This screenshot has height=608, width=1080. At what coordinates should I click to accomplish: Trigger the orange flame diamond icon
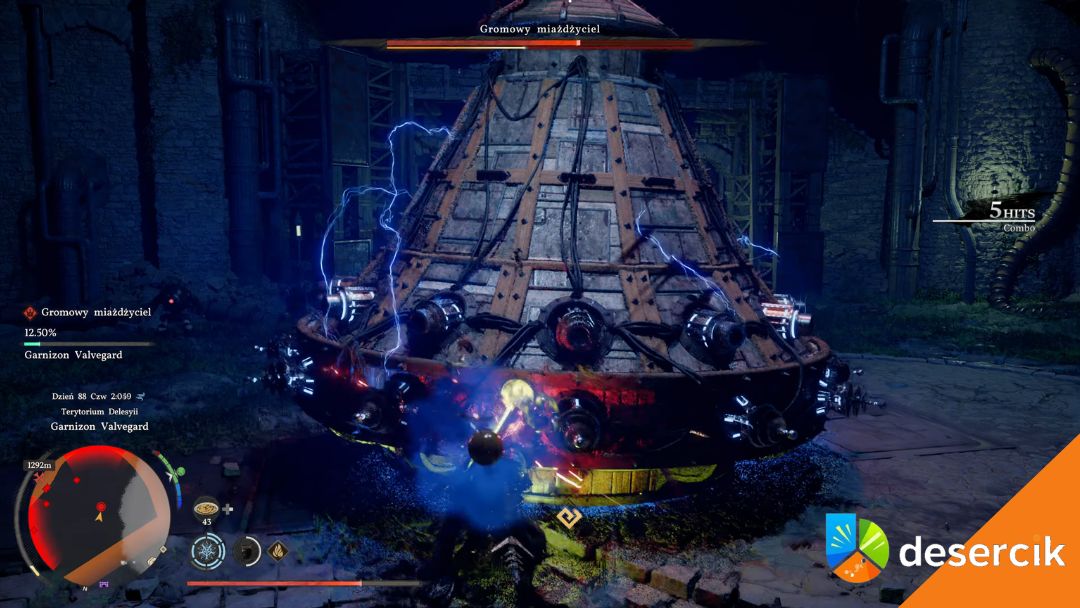(275, 549)
